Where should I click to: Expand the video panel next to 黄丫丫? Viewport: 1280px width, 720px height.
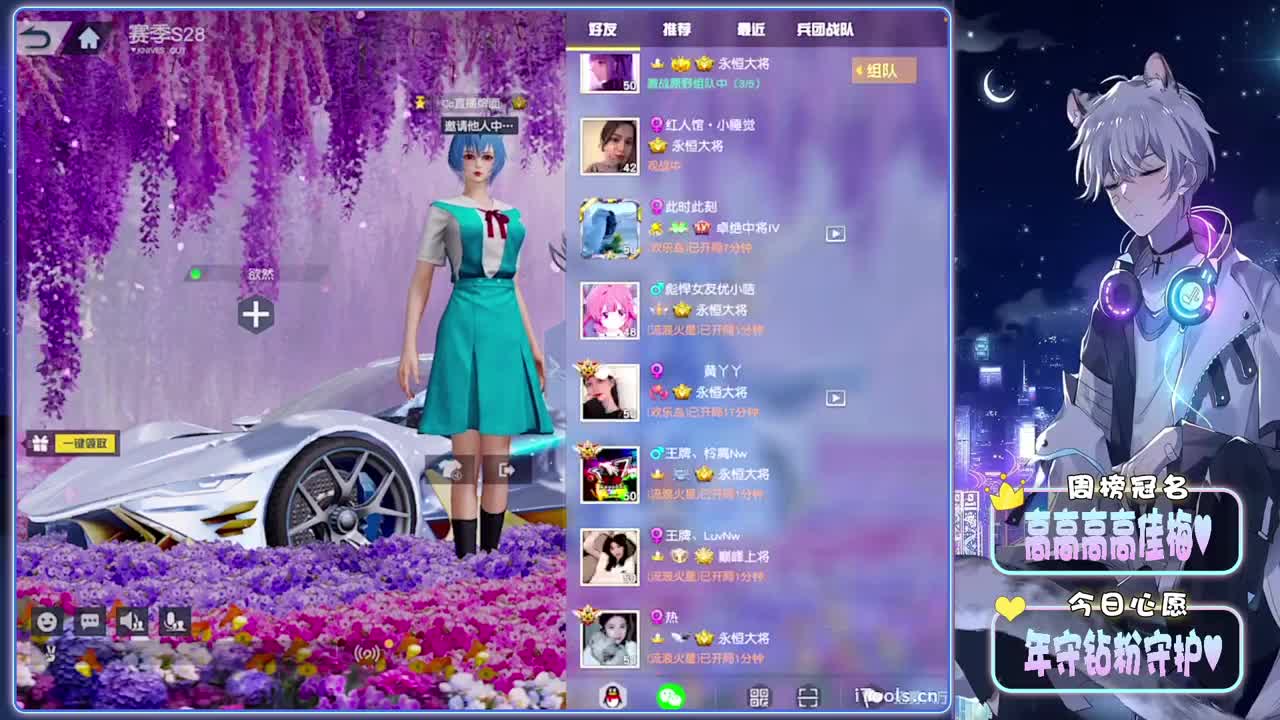838,398
